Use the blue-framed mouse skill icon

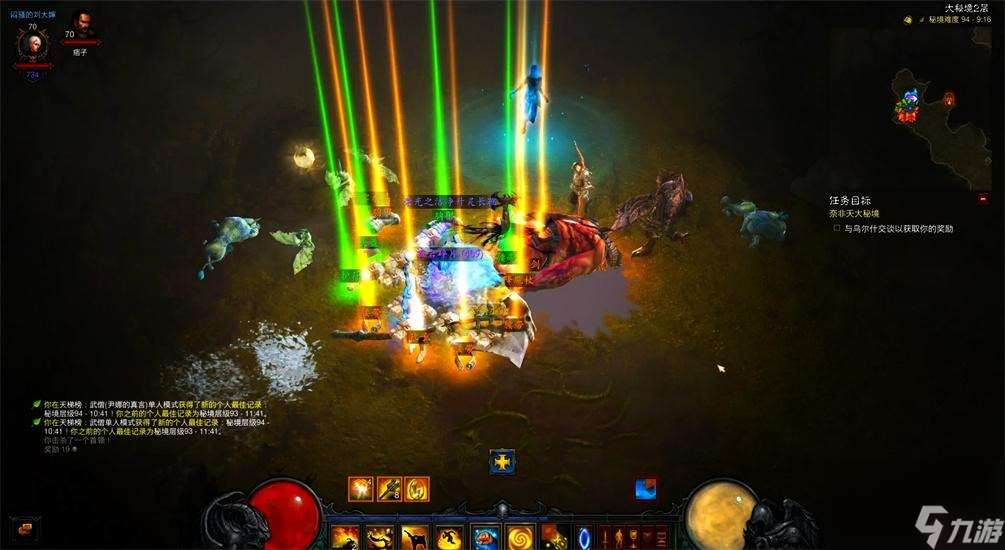click(486, 536)
